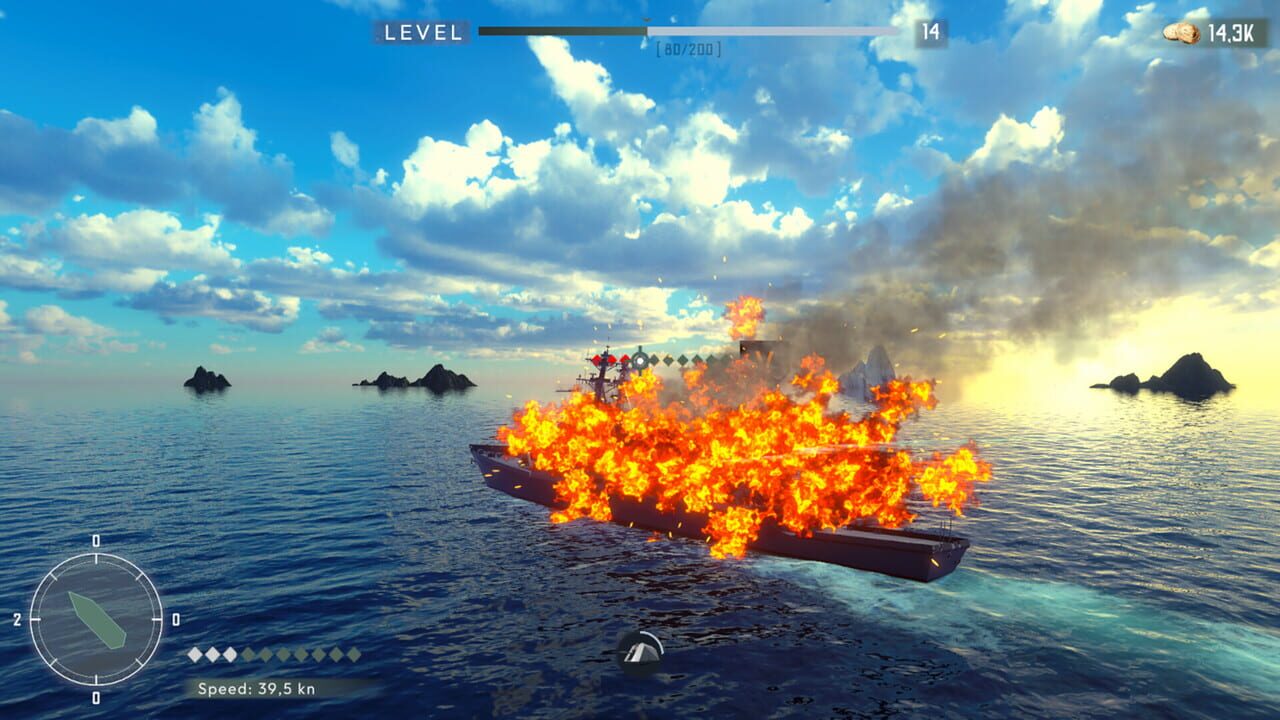Click the green ship arrow inside the compass
Image resolution: width=1280 pixels, height=720 pixels.
pyautogui.click(x=95, y=620)
